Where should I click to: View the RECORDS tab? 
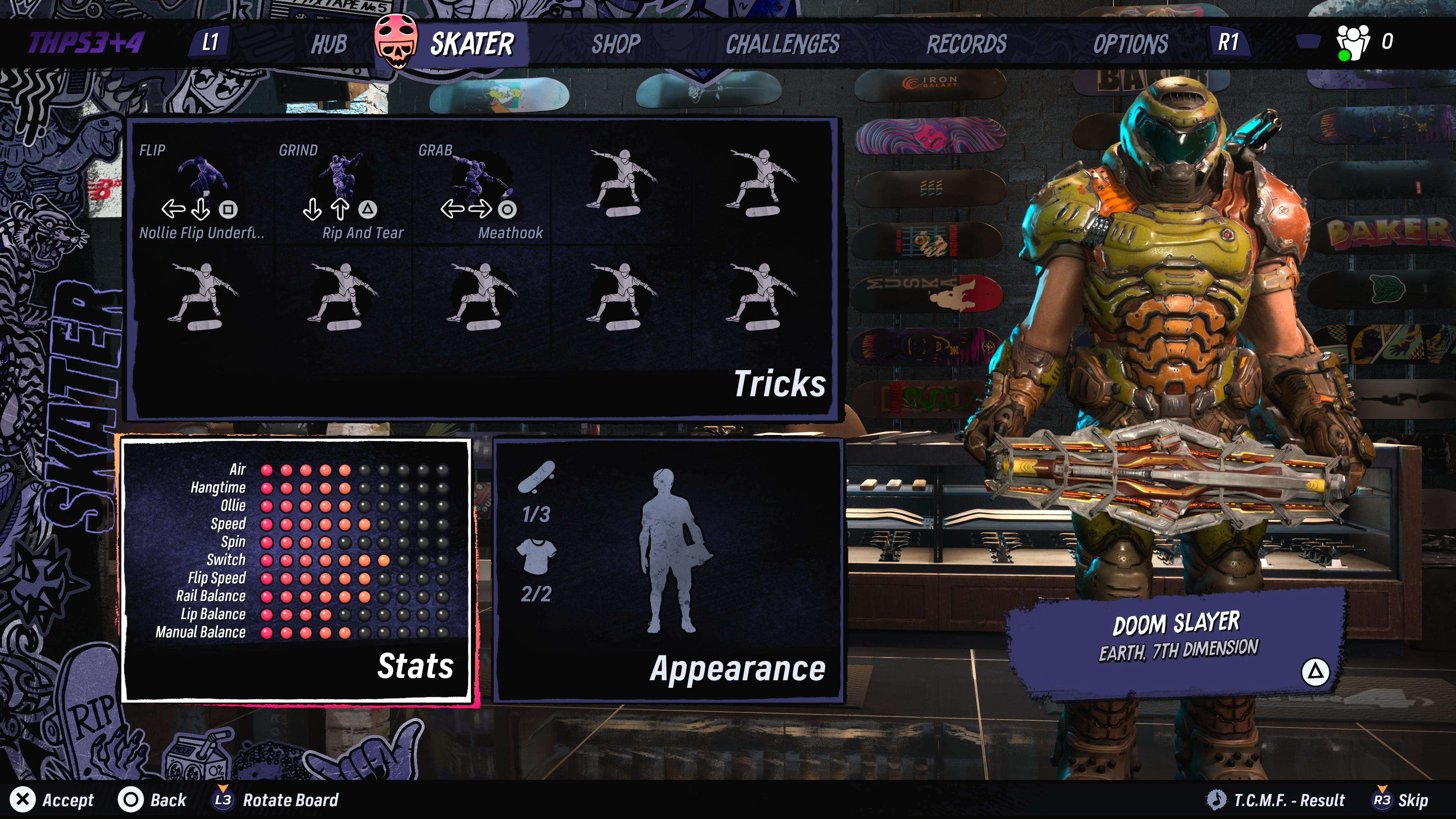966,44
